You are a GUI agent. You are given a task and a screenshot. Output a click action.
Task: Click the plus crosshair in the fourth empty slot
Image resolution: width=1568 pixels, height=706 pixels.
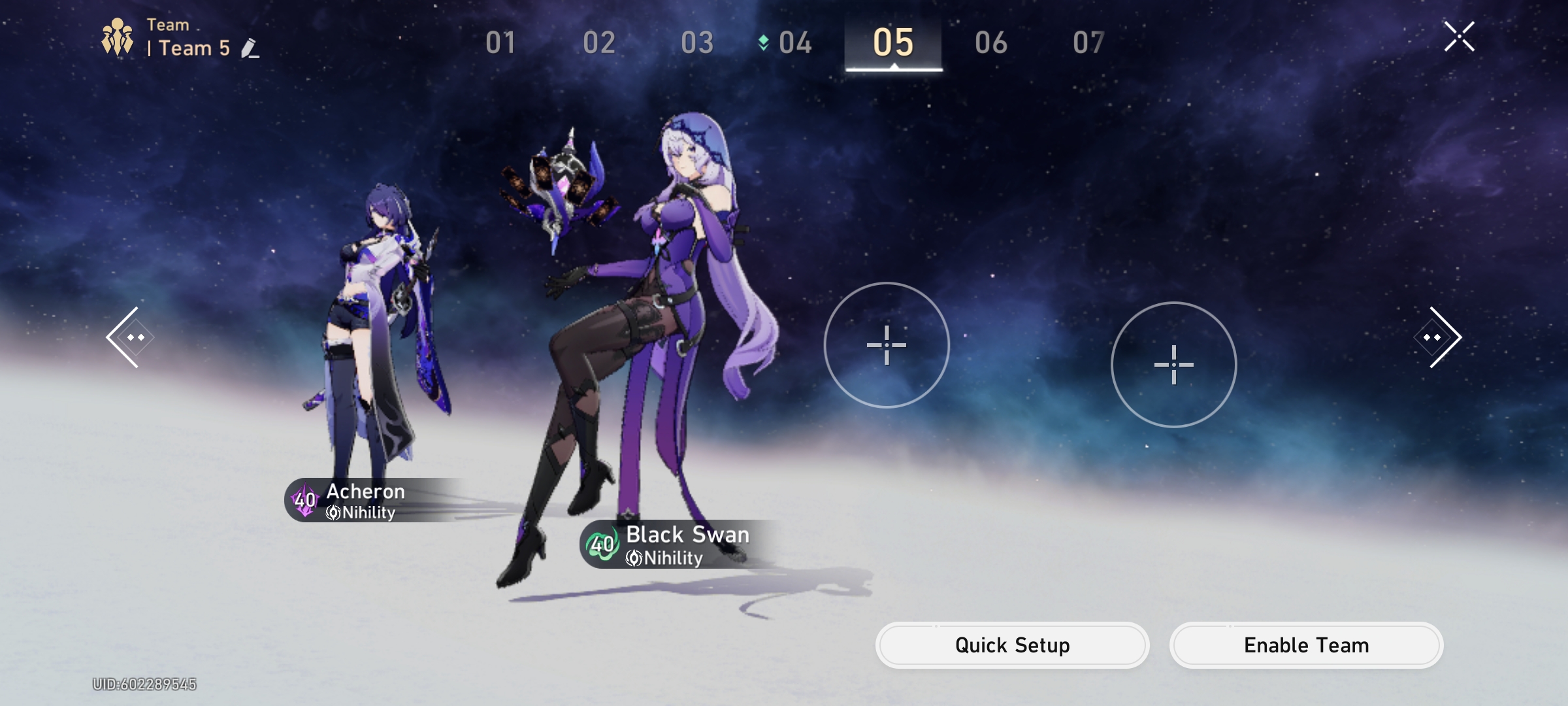(x=1174, y=366)
